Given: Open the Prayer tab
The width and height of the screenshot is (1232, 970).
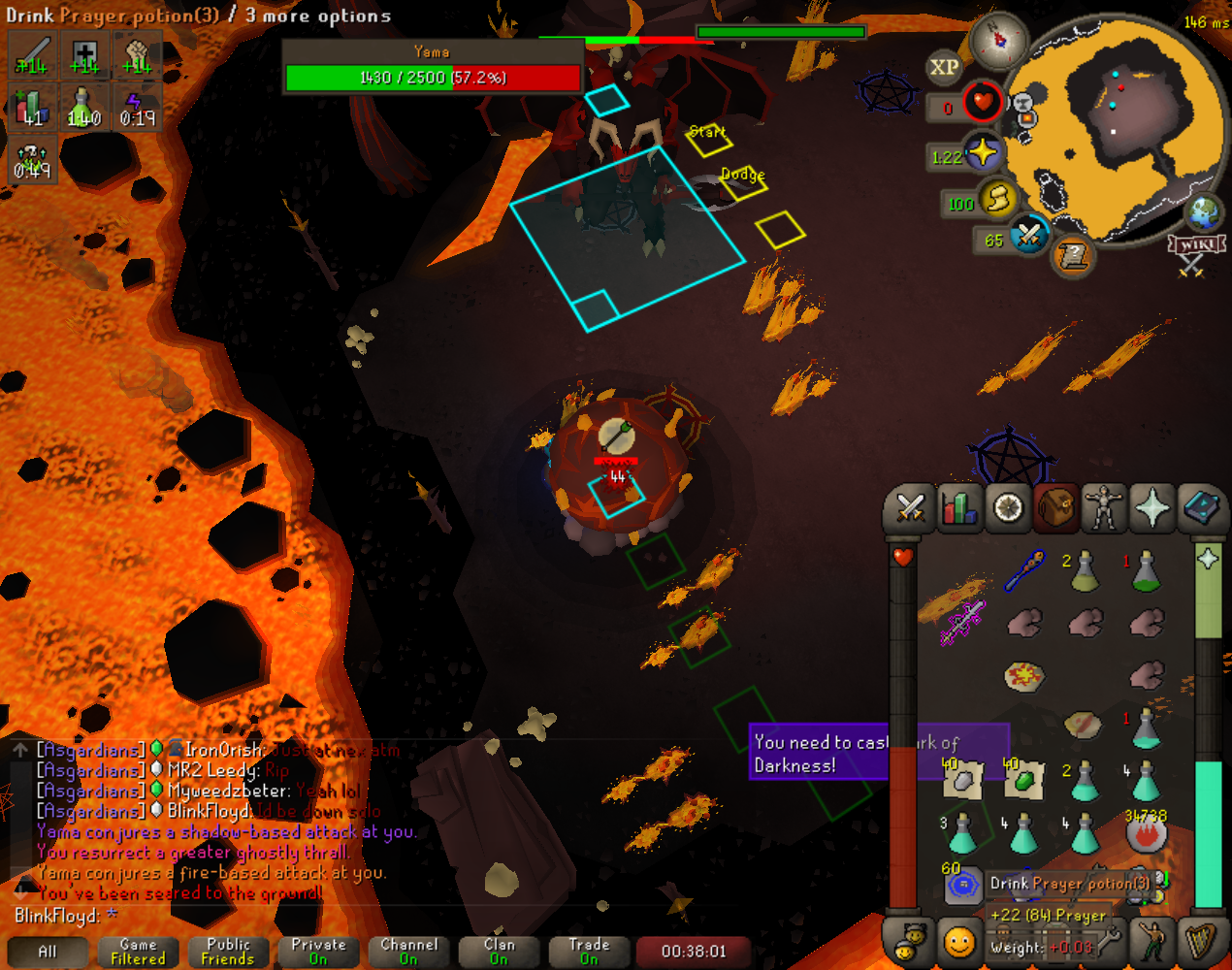Looking at the screenshot, I should point(1152,507).
